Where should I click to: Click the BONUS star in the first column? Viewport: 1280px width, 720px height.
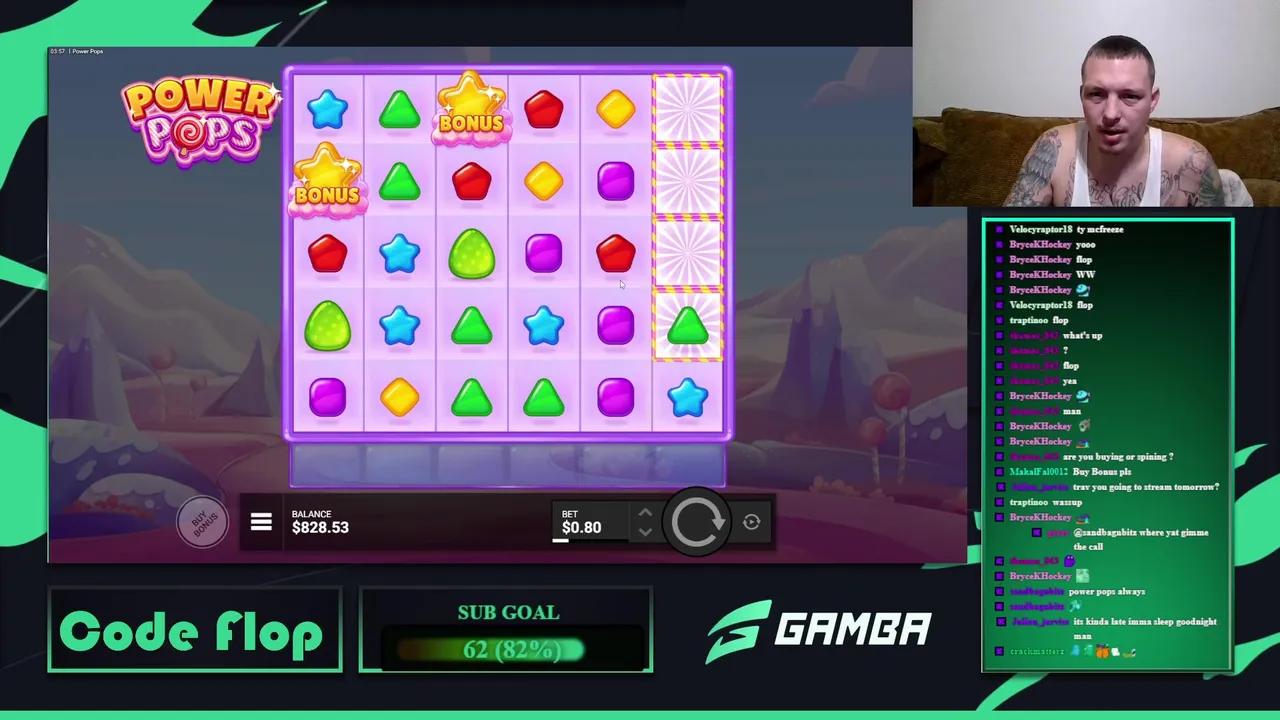[327, 180]
